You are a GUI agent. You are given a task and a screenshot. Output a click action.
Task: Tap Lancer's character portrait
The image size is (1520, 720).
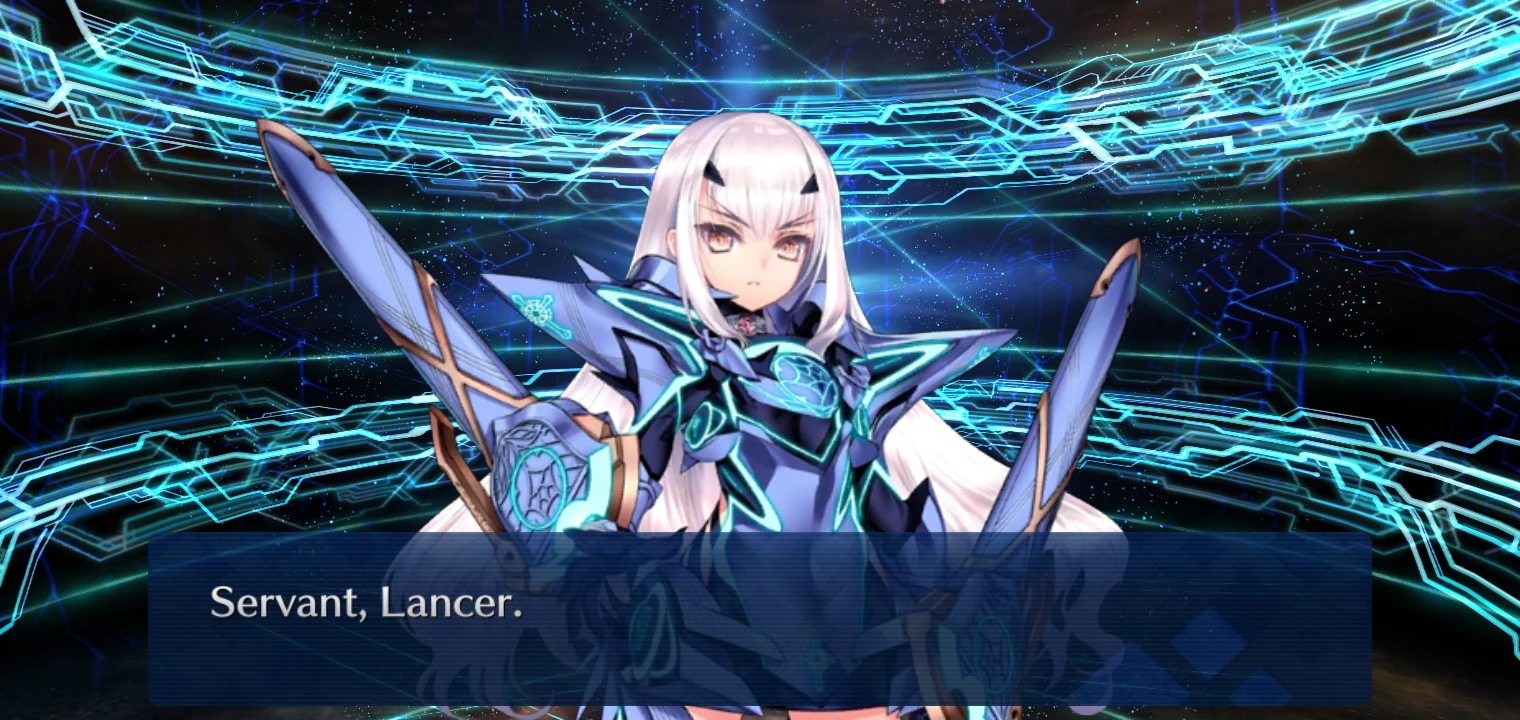click(760, 350)
